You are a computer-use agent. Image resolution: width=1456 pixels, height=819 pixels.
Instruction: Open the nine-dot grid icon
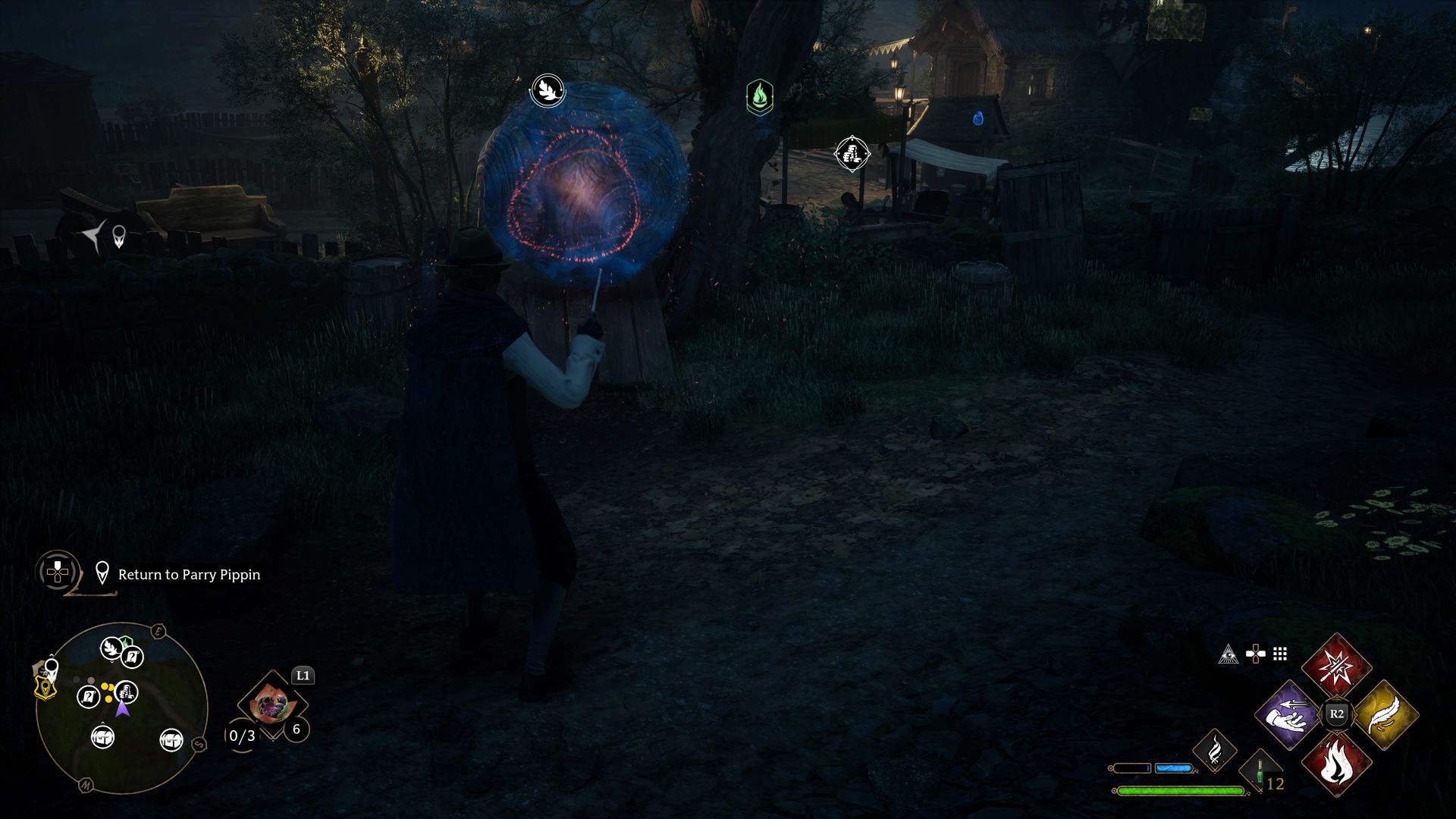(x=1280, y=654)
